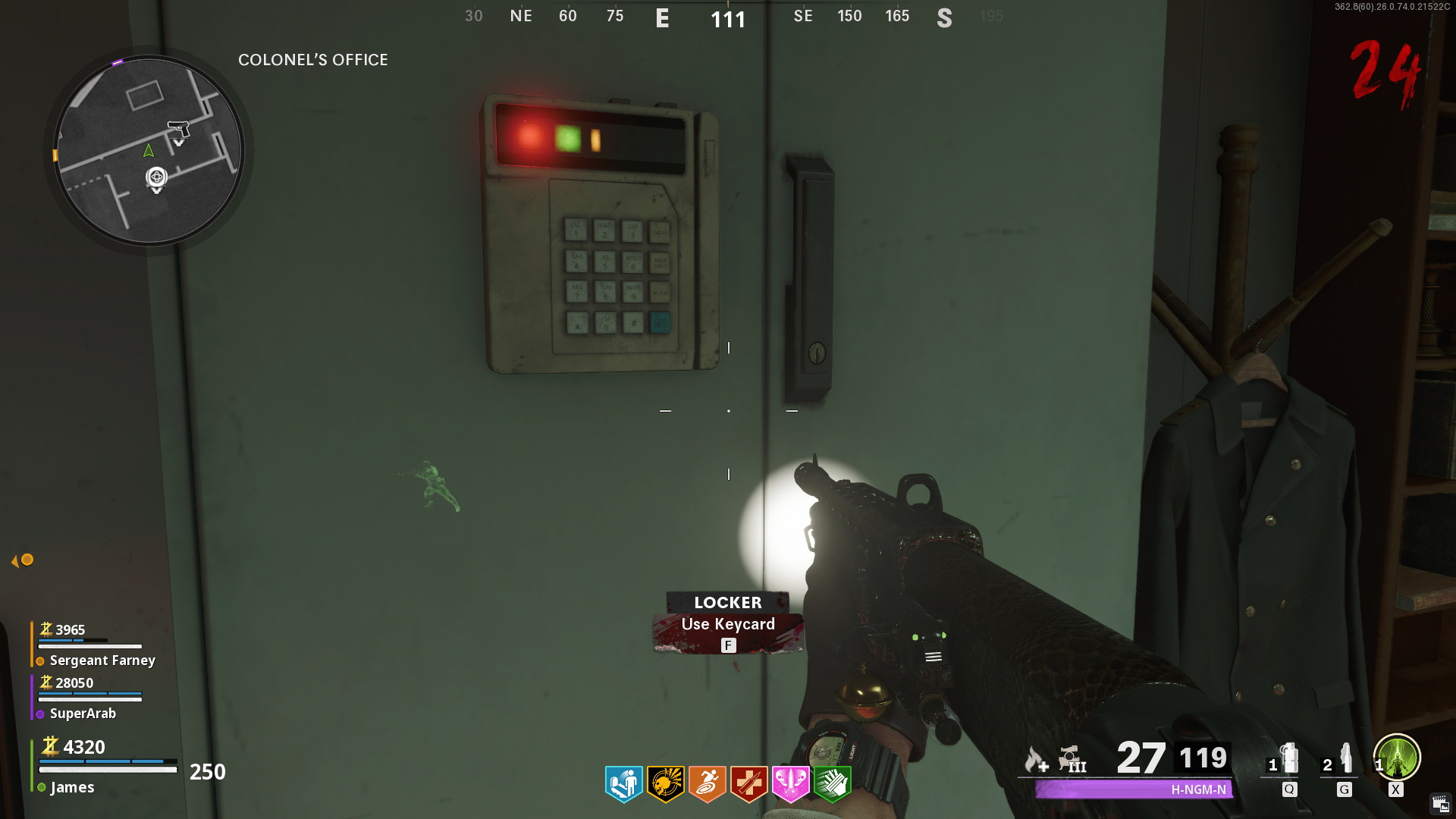Screen dimensions: 1456x819
Task: Click the semtex lethal equipment icon
Action: click(1346, 758)
